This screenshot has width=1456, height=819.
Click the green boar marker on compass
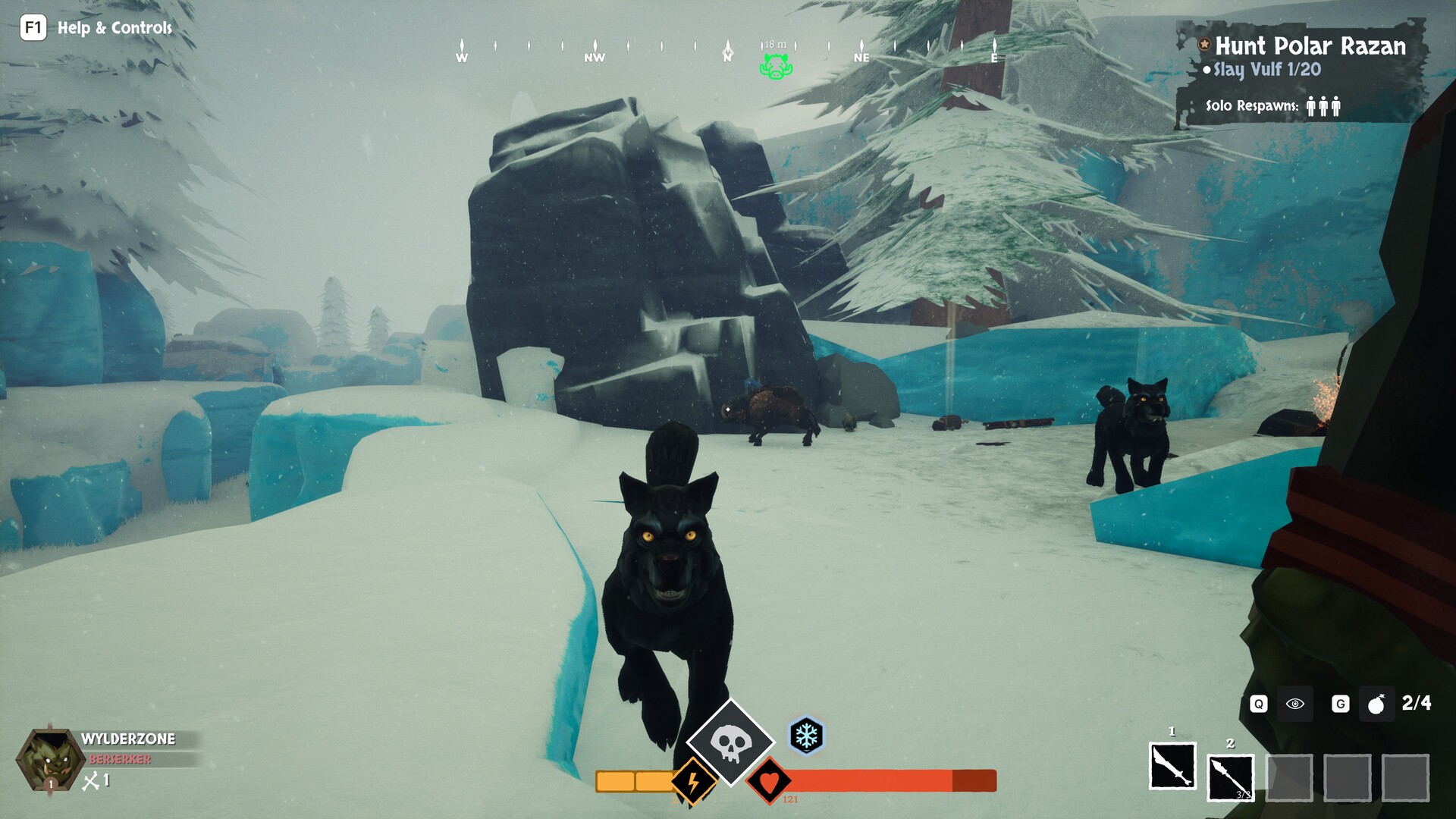click(776, 67)
